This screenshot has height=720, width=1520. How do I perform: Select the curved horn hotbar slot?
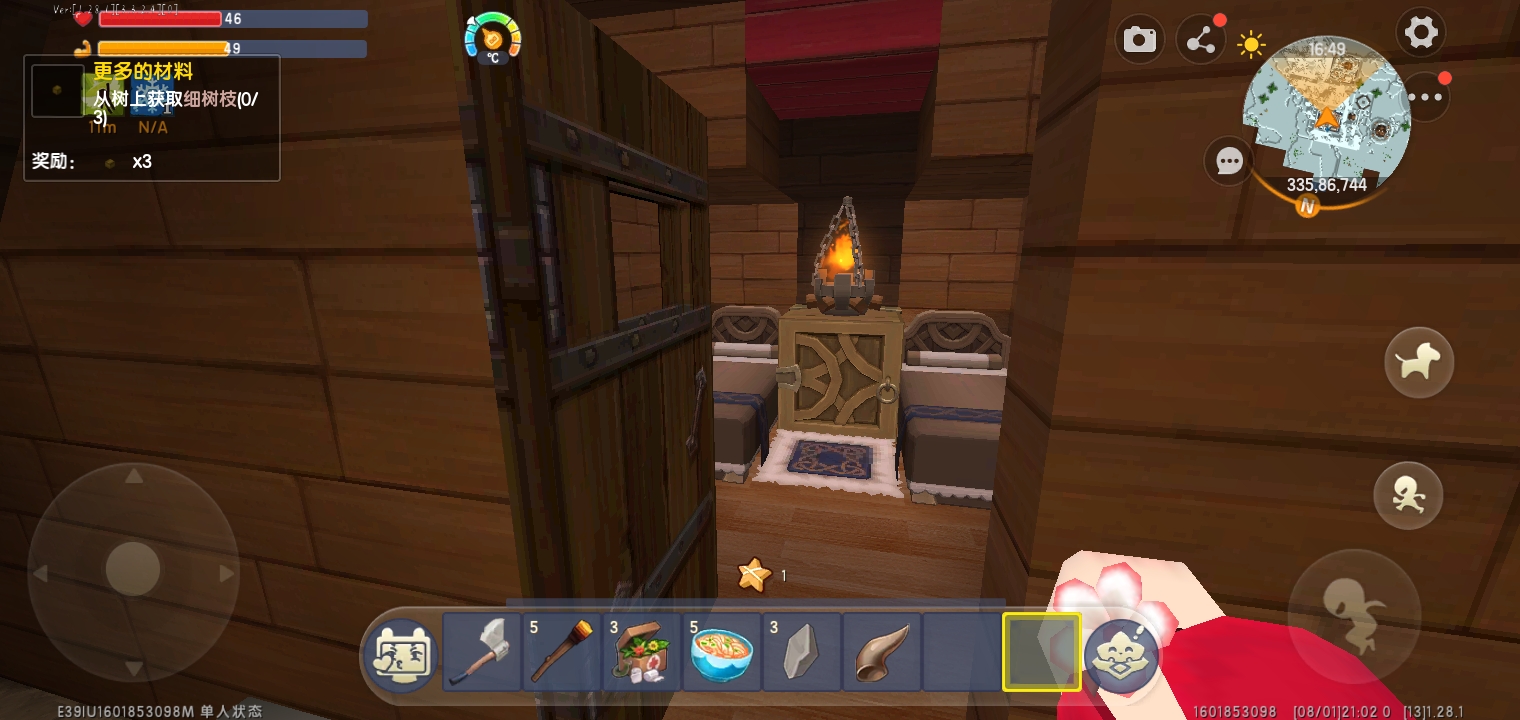[x=882, y=652]
